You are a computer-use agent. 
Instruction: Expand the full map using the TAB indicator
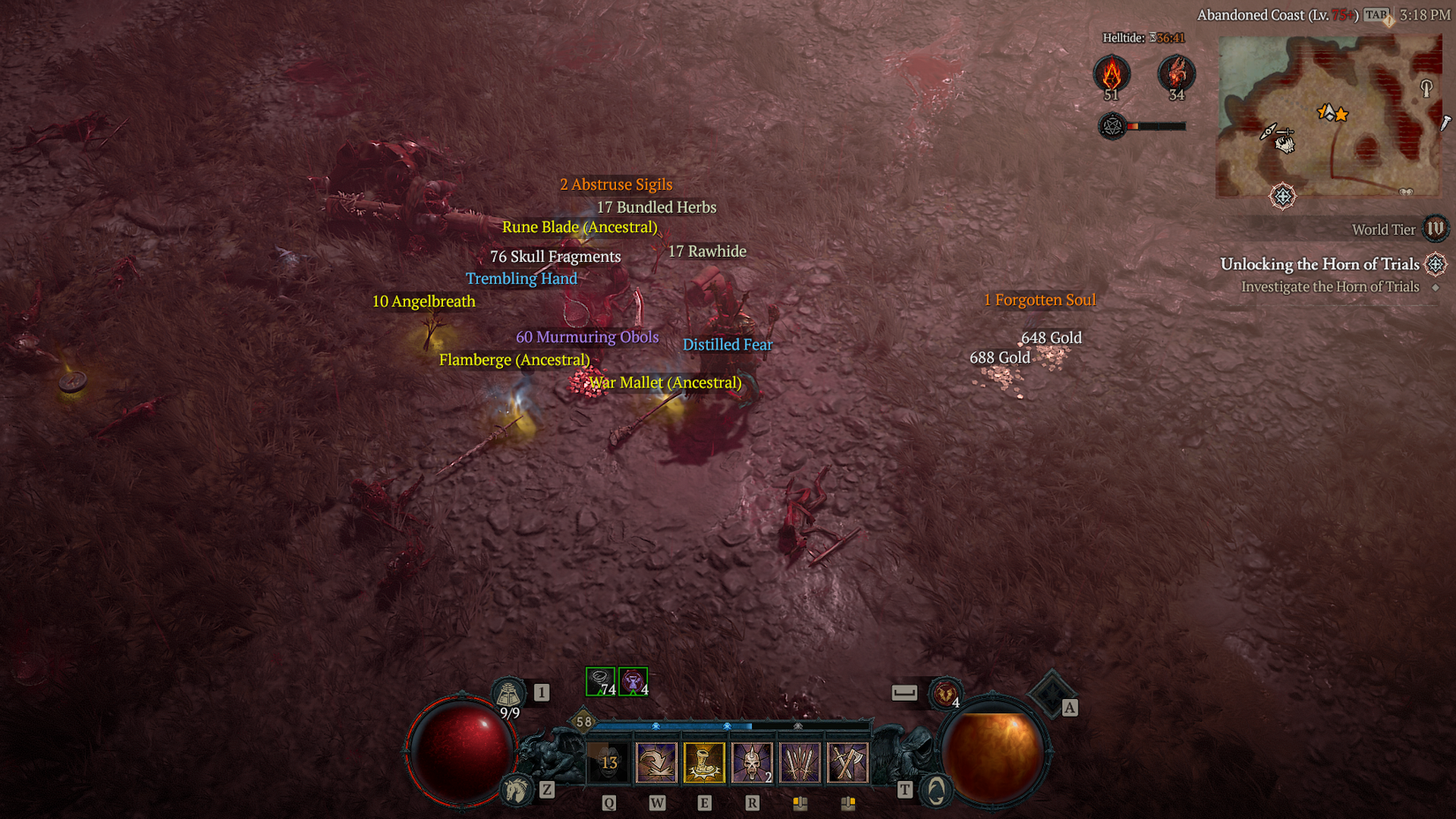point(1374,14)
